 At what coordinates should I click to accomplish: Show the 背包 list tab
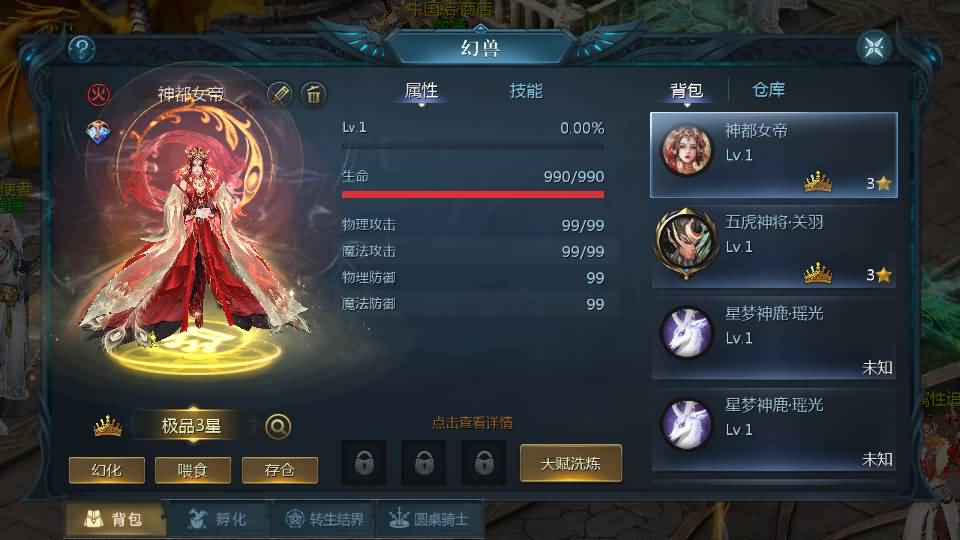(686, 91)
